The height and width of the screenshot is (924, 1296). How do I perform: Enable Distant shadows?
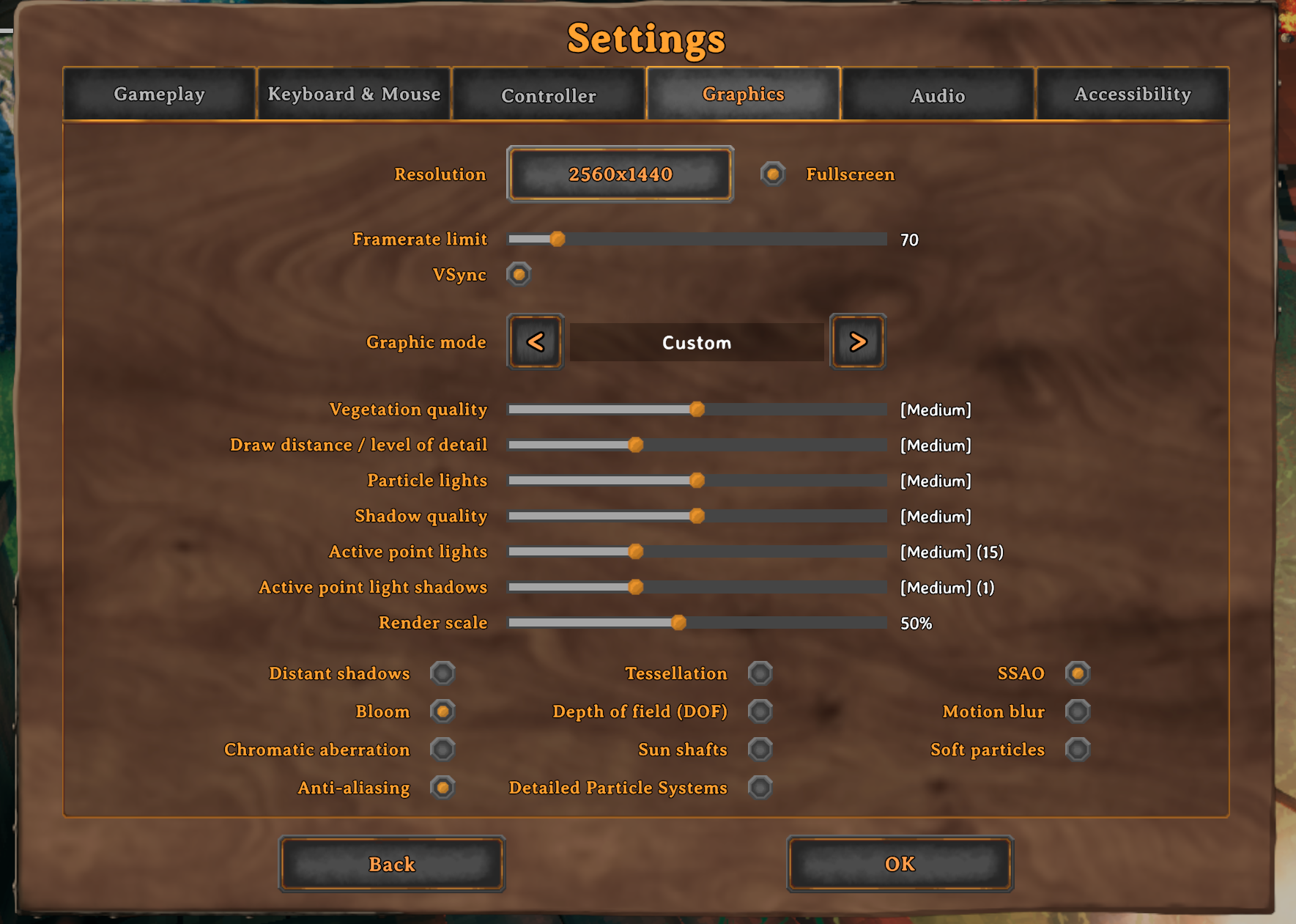tap(443, 673)
